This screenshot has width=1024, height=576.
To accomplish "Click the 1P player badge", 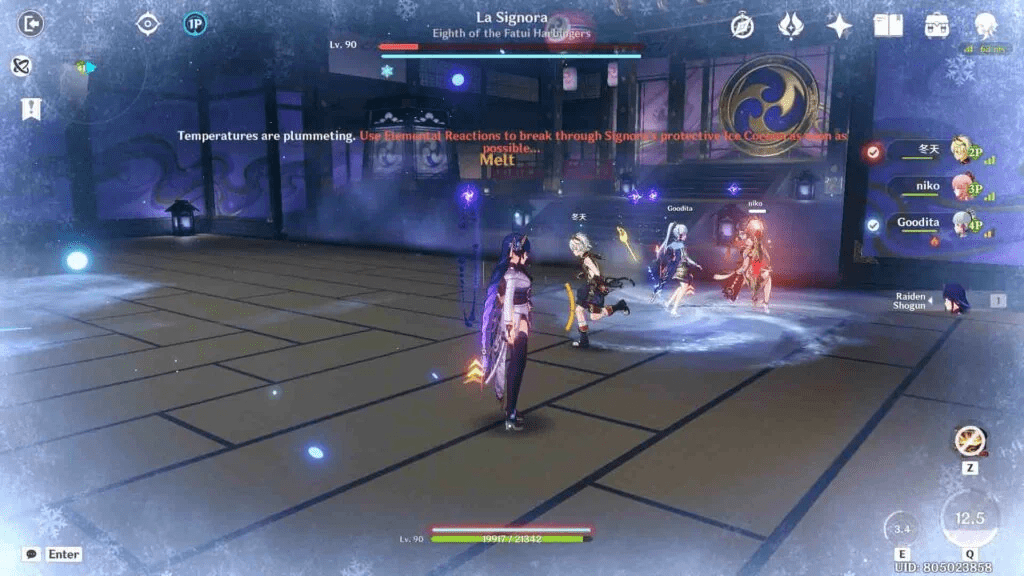I will pos(195,23).
